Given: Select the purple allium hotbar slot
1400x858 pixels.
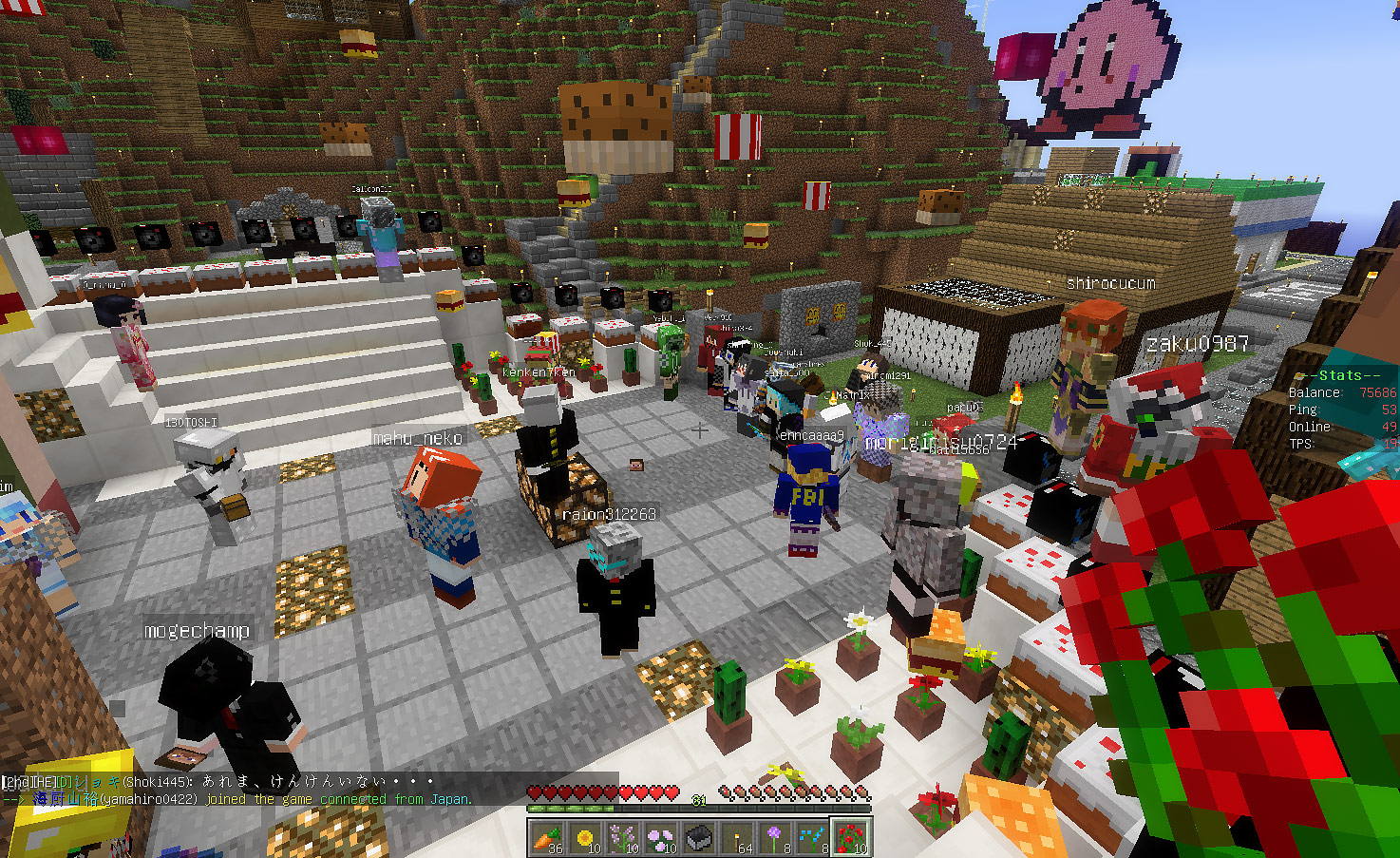Looking at the screenshot, I should tap(775, 838).
